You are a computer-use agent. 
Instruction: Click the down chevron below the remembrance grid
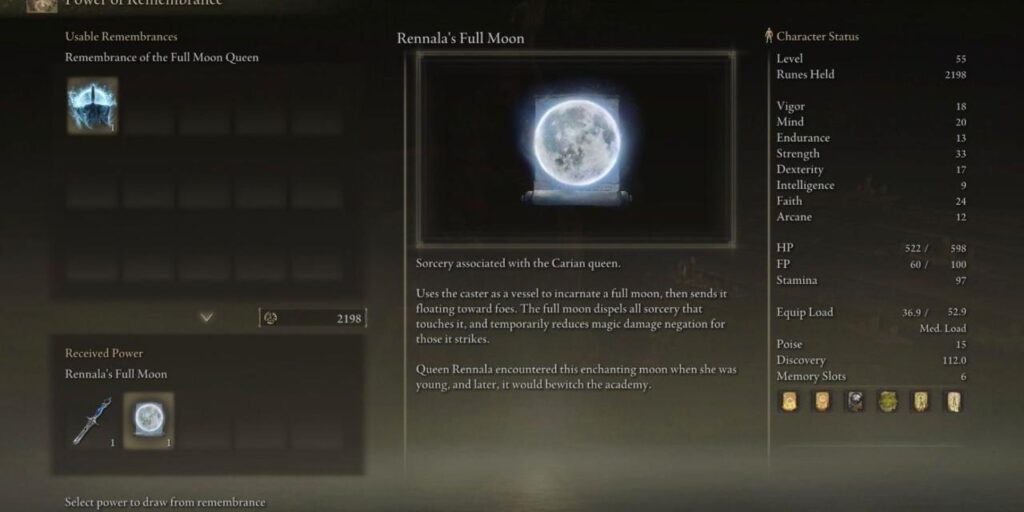point(206,317)
